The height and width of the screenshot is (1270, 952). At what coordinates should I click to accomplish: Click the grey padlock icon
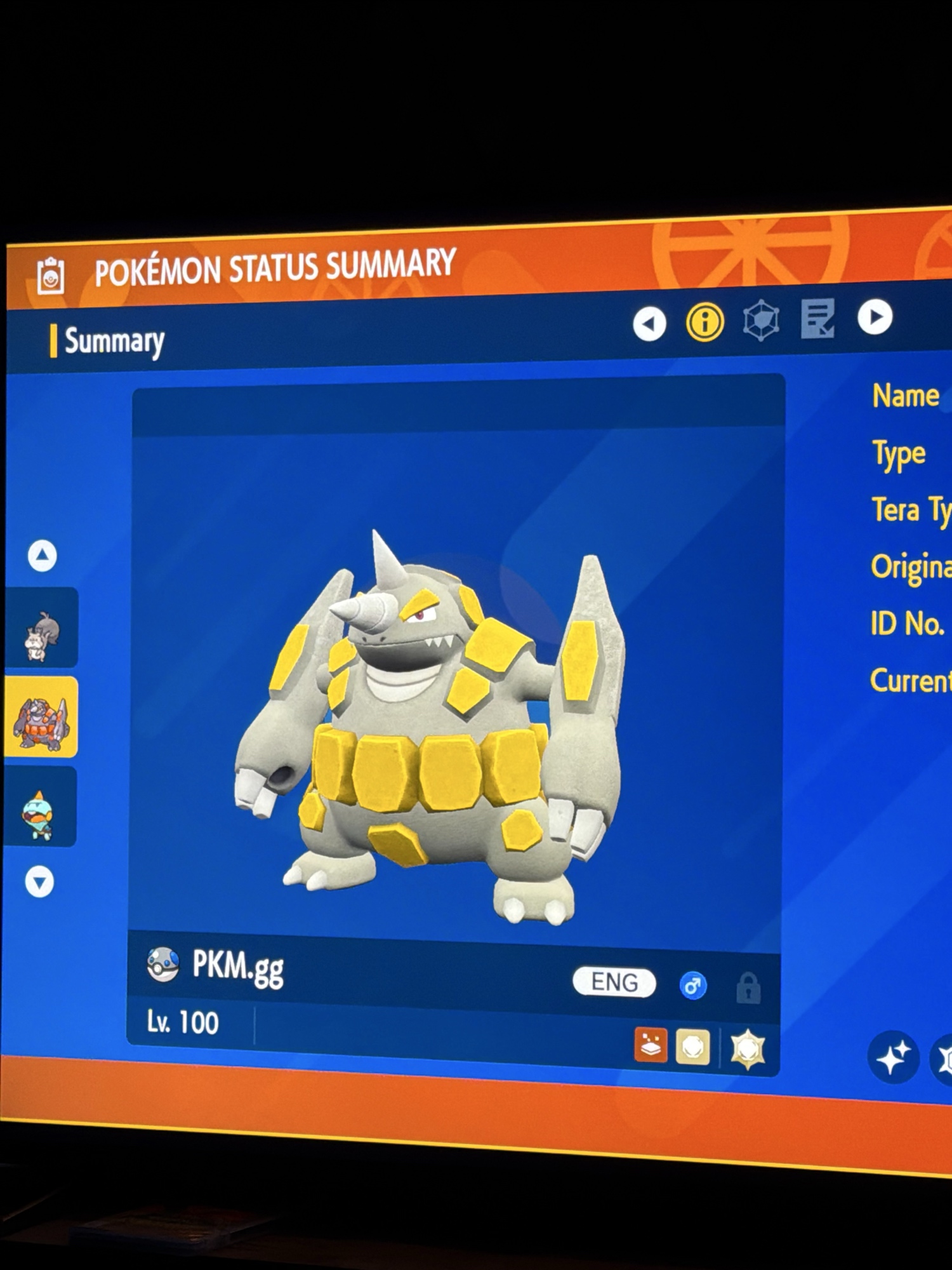pos(748,988)
